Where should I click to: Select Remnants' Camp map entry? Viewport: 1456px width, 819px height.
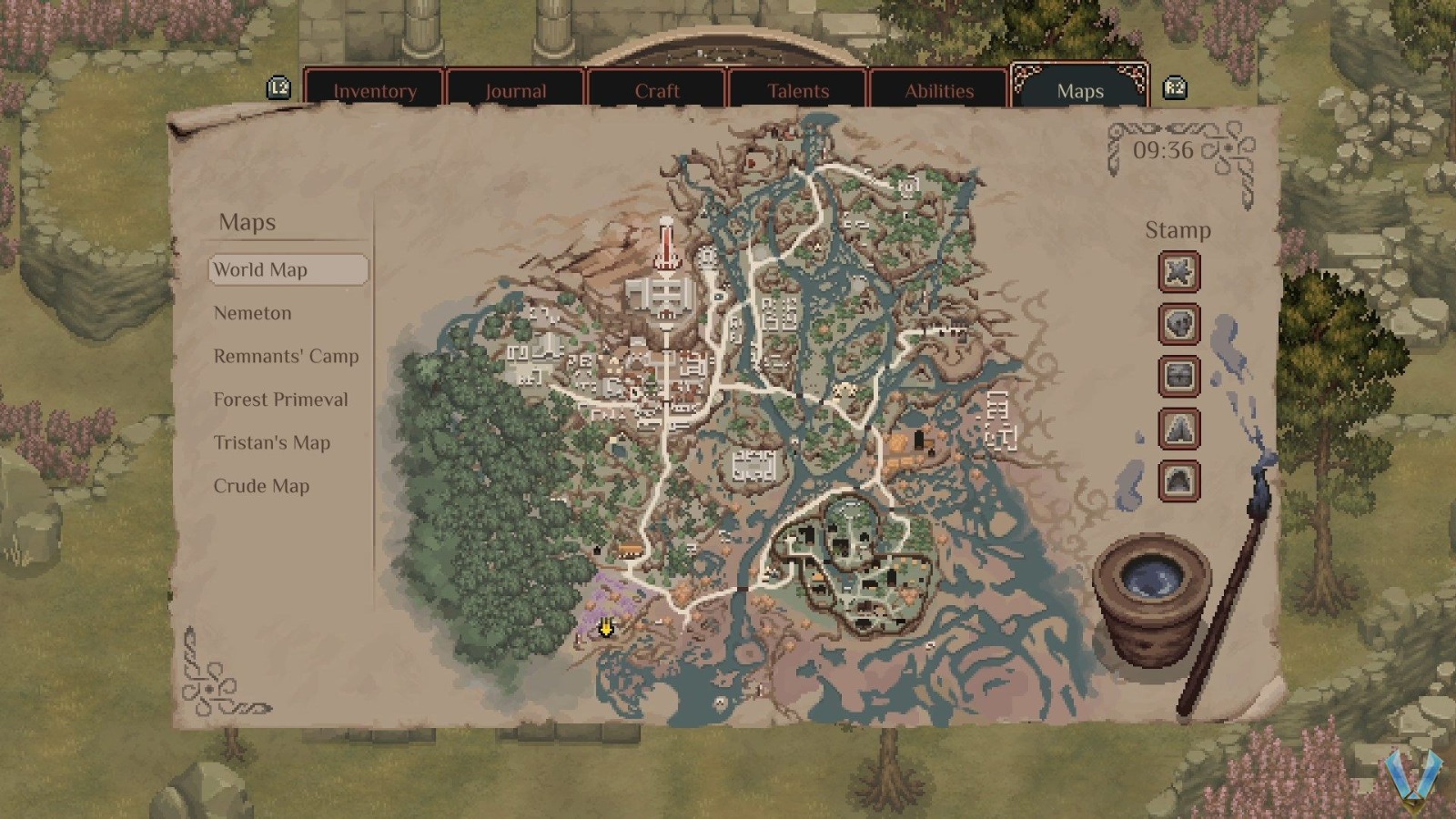pyautogui.click(x=286, y=356)
